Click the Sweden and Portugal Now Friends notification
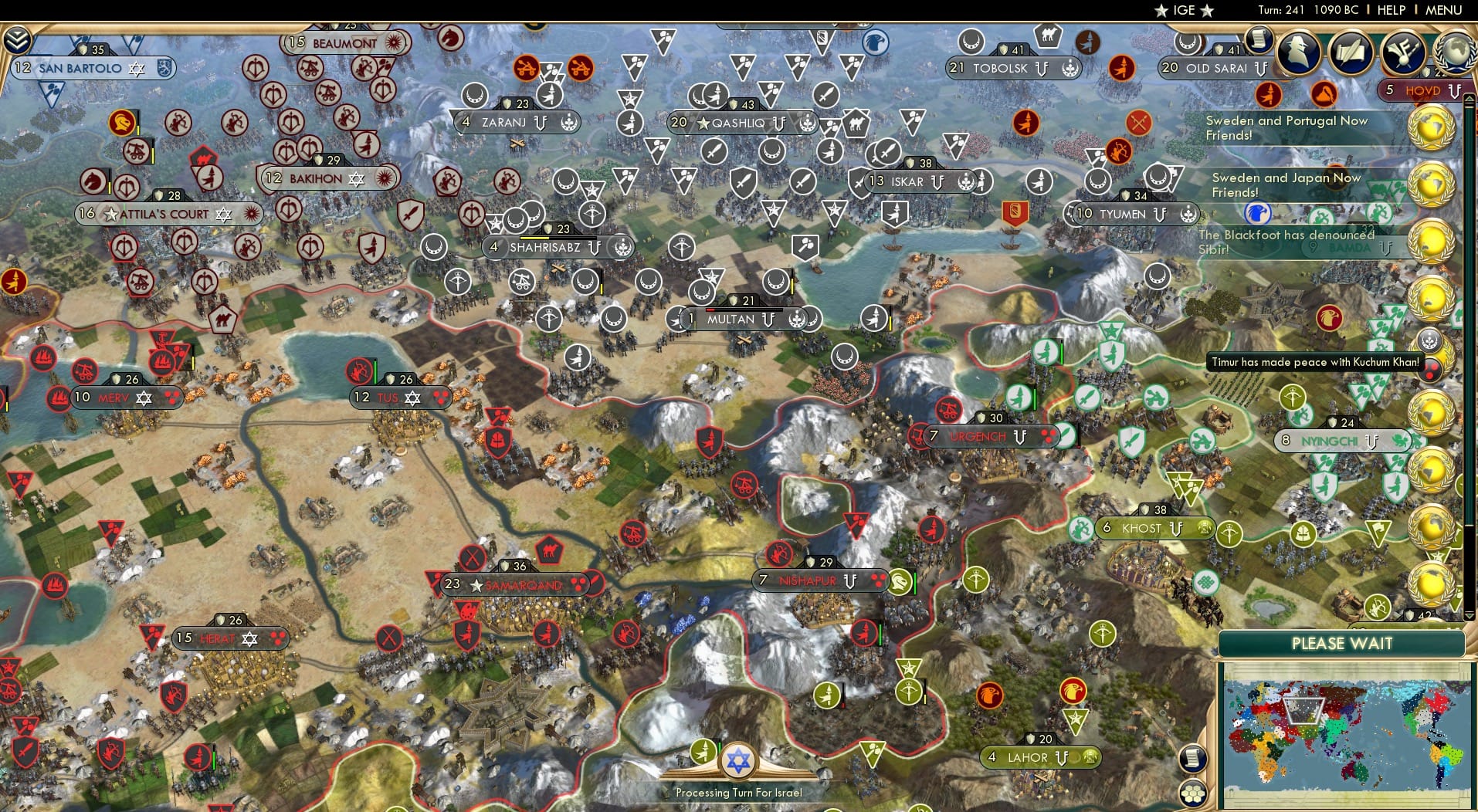 point(1286,127)
